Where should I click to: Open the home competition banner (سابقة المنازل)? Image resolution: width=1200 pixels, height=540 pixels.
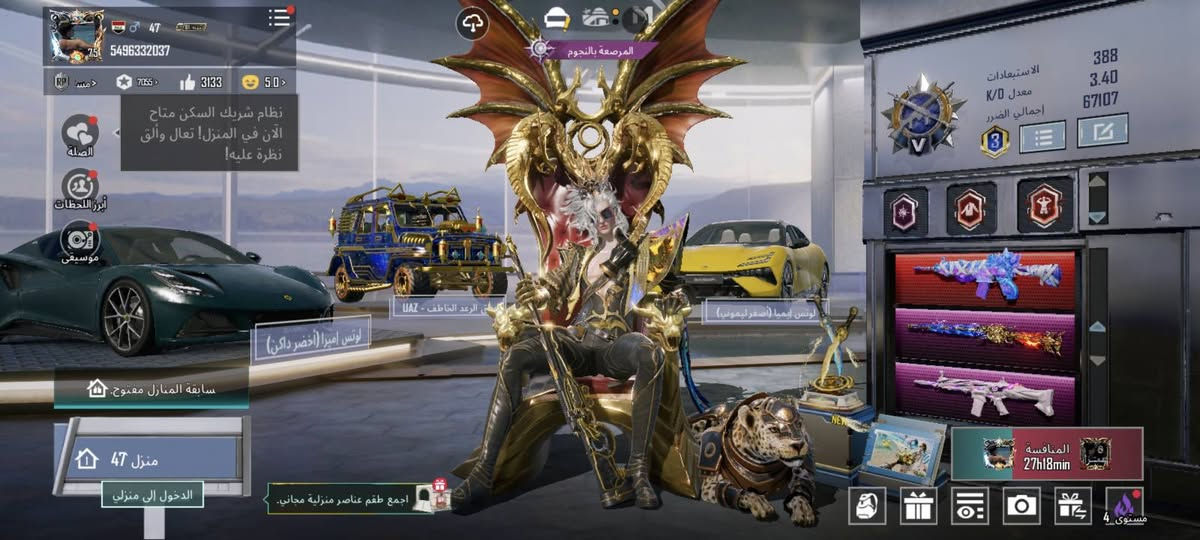coord(152,388)
